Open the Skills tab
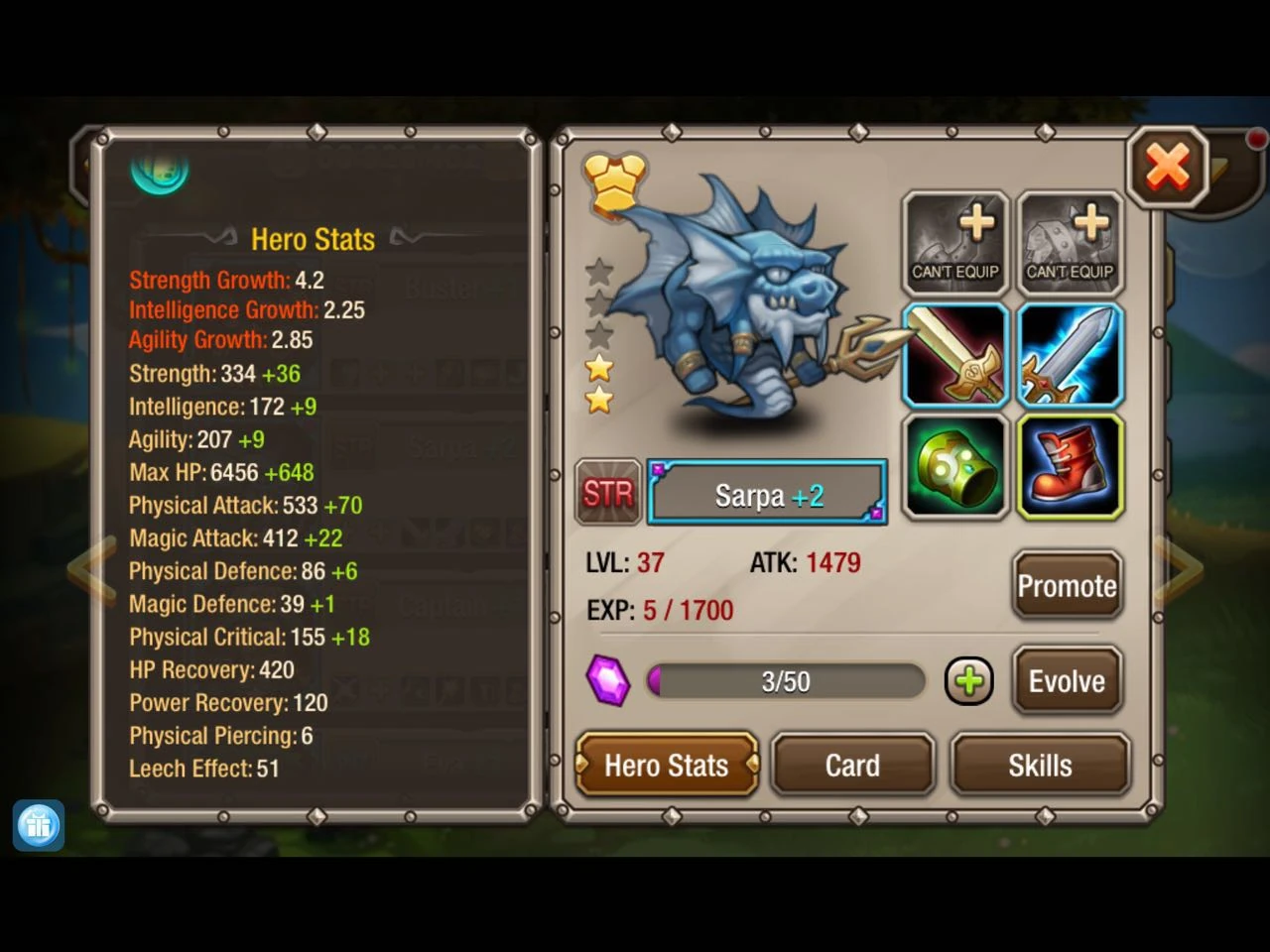1270x952 pixels. [x=1041, y=765]
